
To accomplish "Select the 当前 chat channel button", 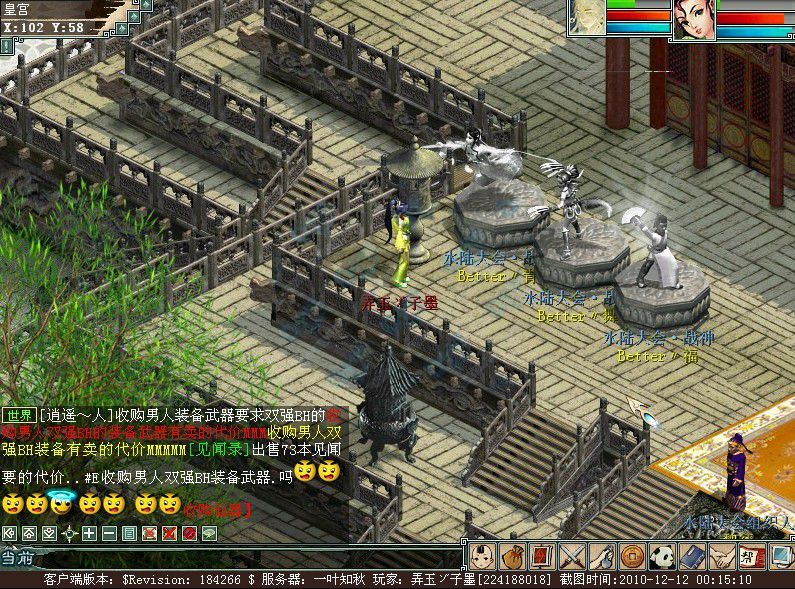I will (18, 558).
